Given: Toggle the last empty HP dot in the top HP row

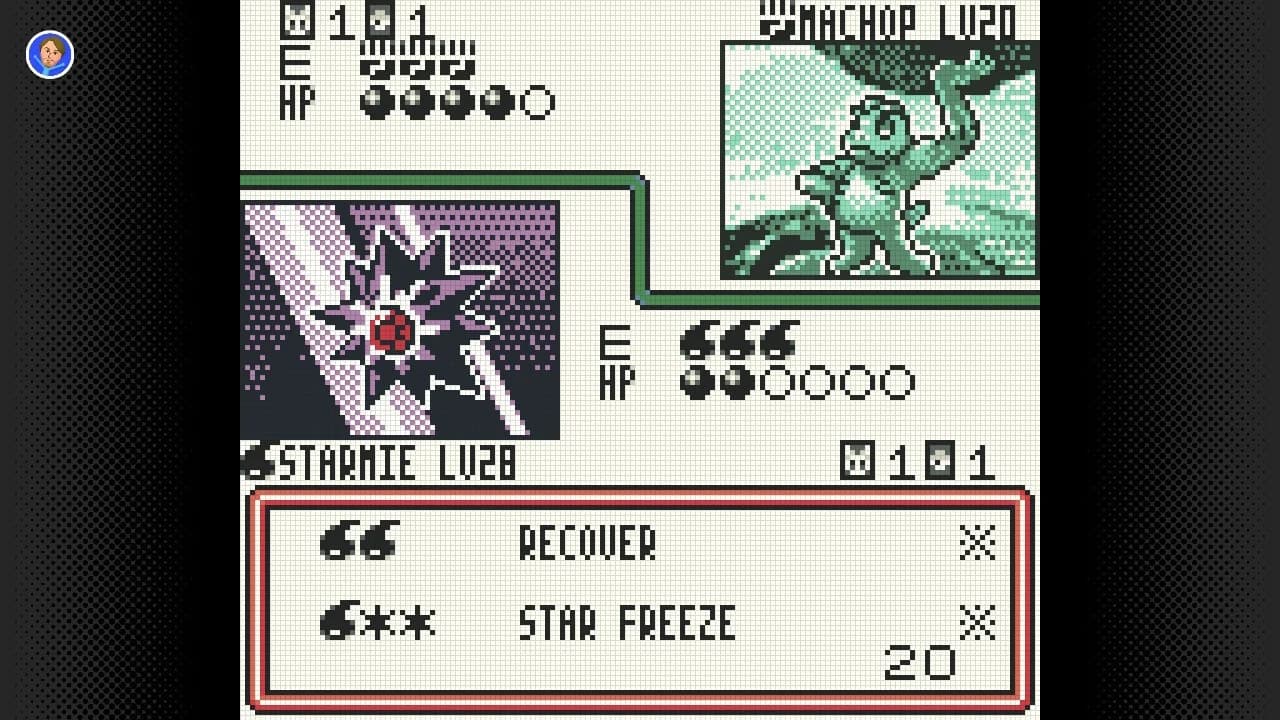Looking at the screenshot, I should (537, 100).
